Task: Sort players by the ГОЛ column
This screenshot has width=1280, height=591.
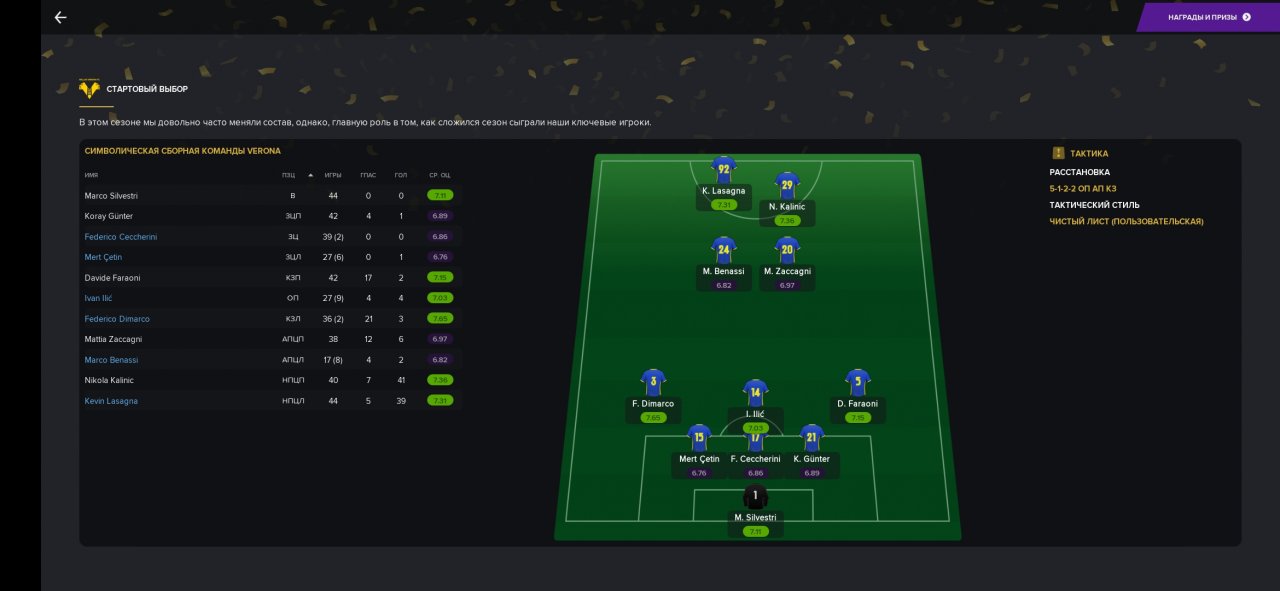Action: [401, 175]
